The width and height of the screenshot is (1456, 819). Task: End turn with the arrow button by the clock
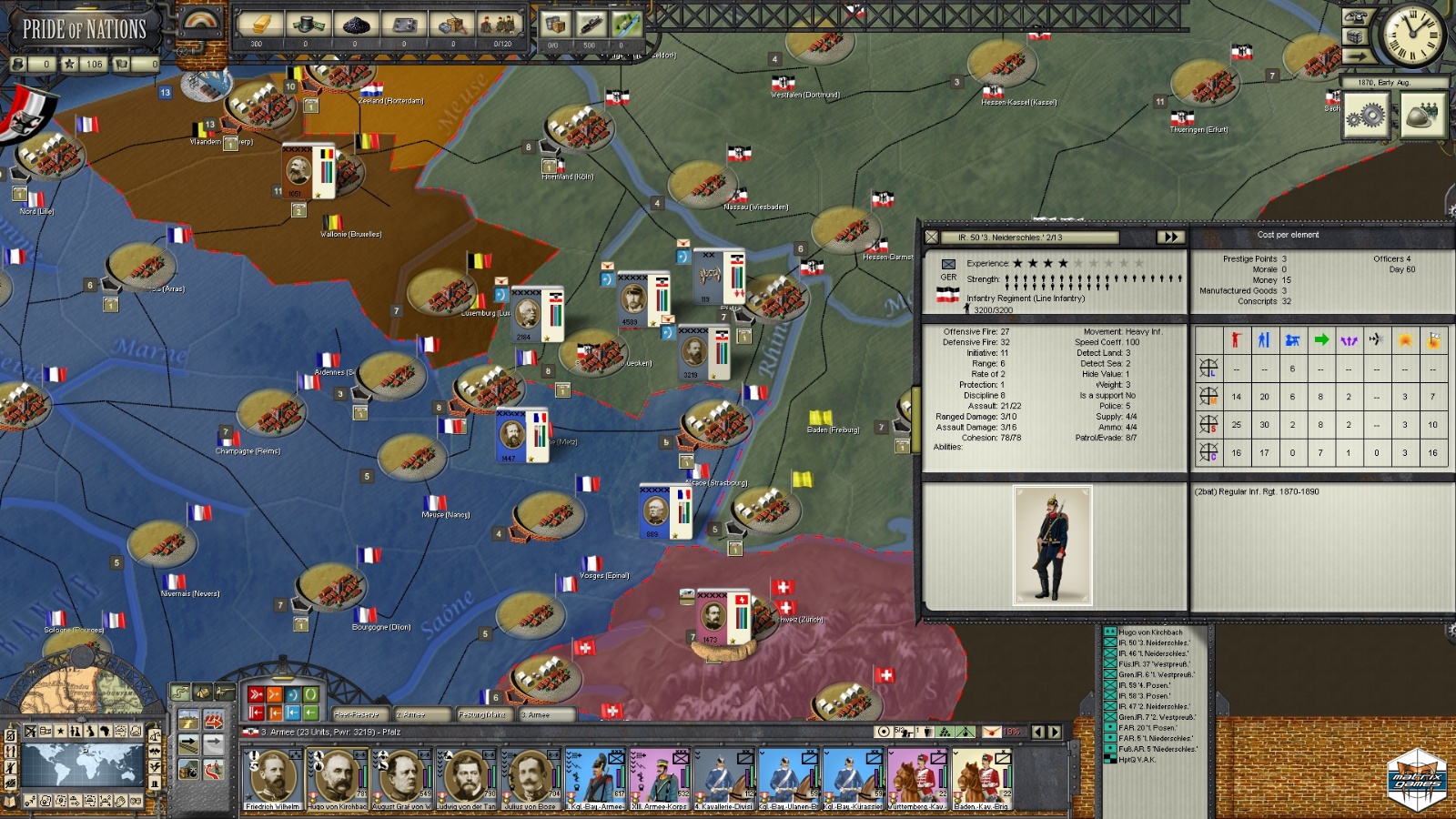(1357, 56)
